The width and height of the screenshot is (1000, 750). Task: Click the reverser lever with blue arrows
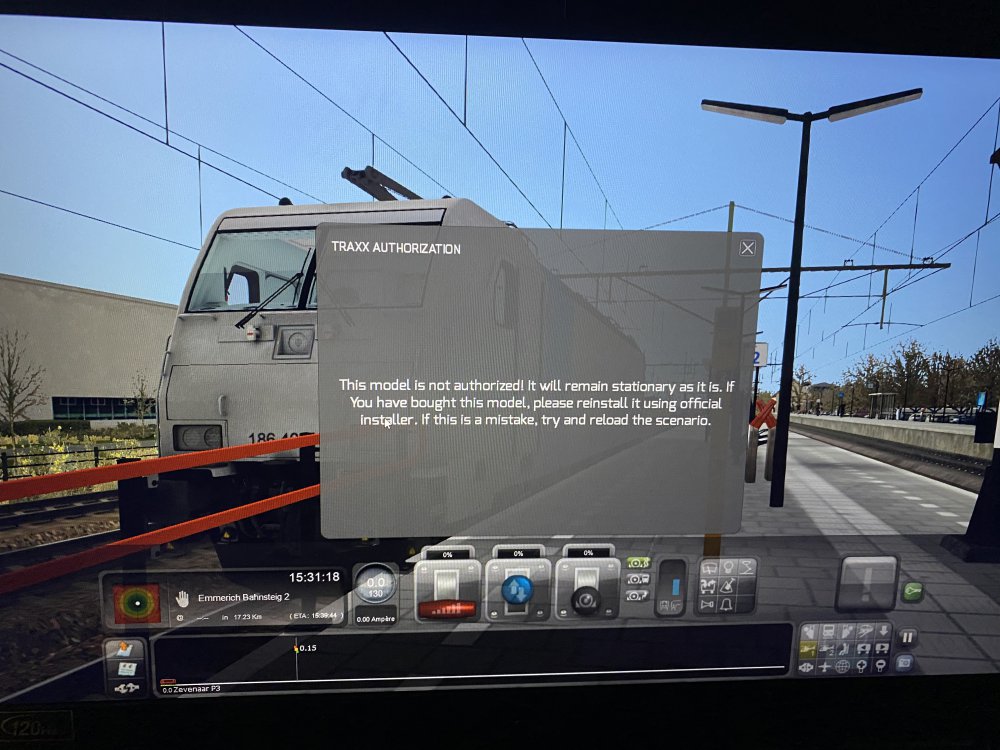(517, 590)
